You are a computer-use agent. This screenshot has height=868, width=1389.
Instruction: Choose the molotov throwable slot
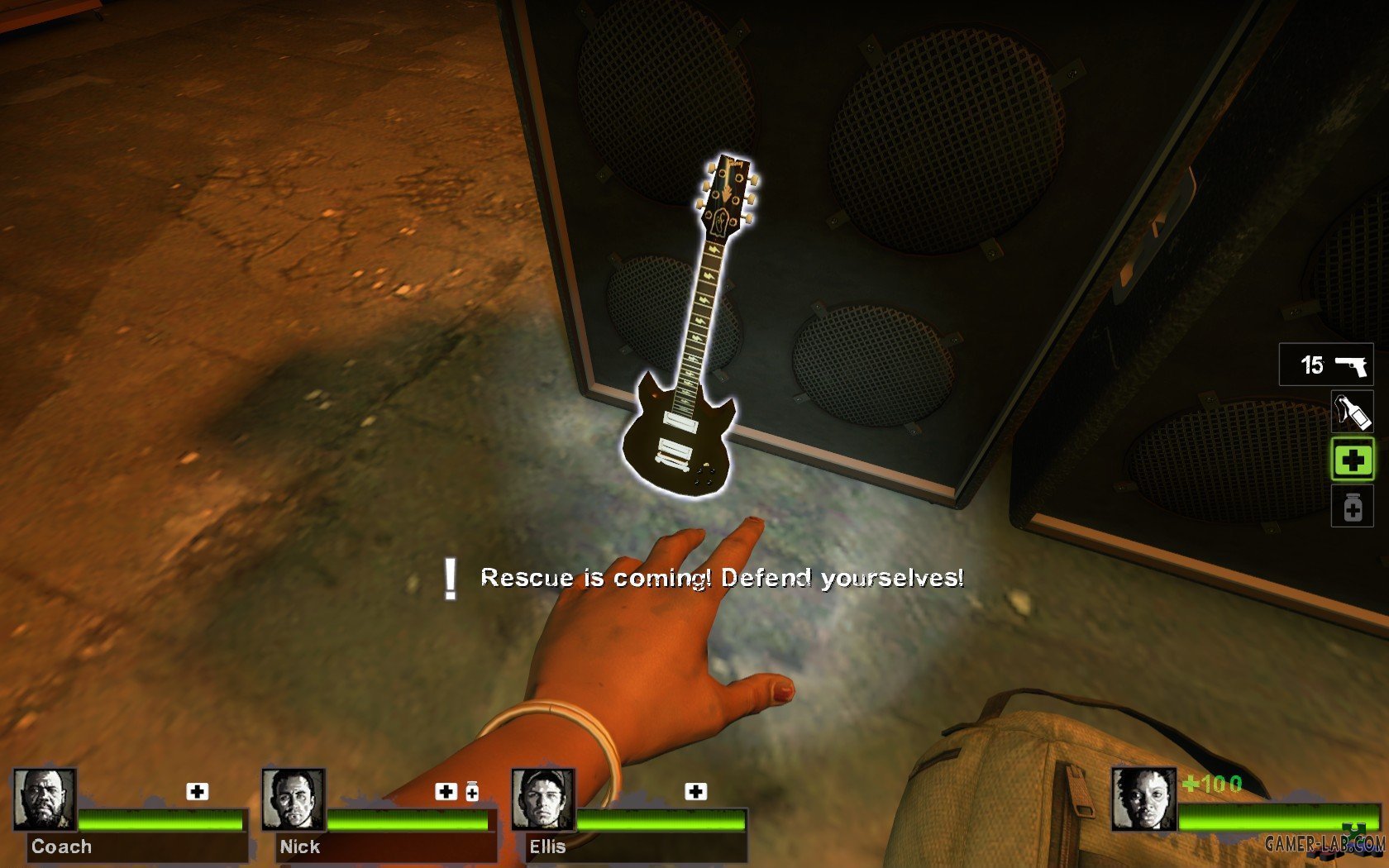[1352, 412]
